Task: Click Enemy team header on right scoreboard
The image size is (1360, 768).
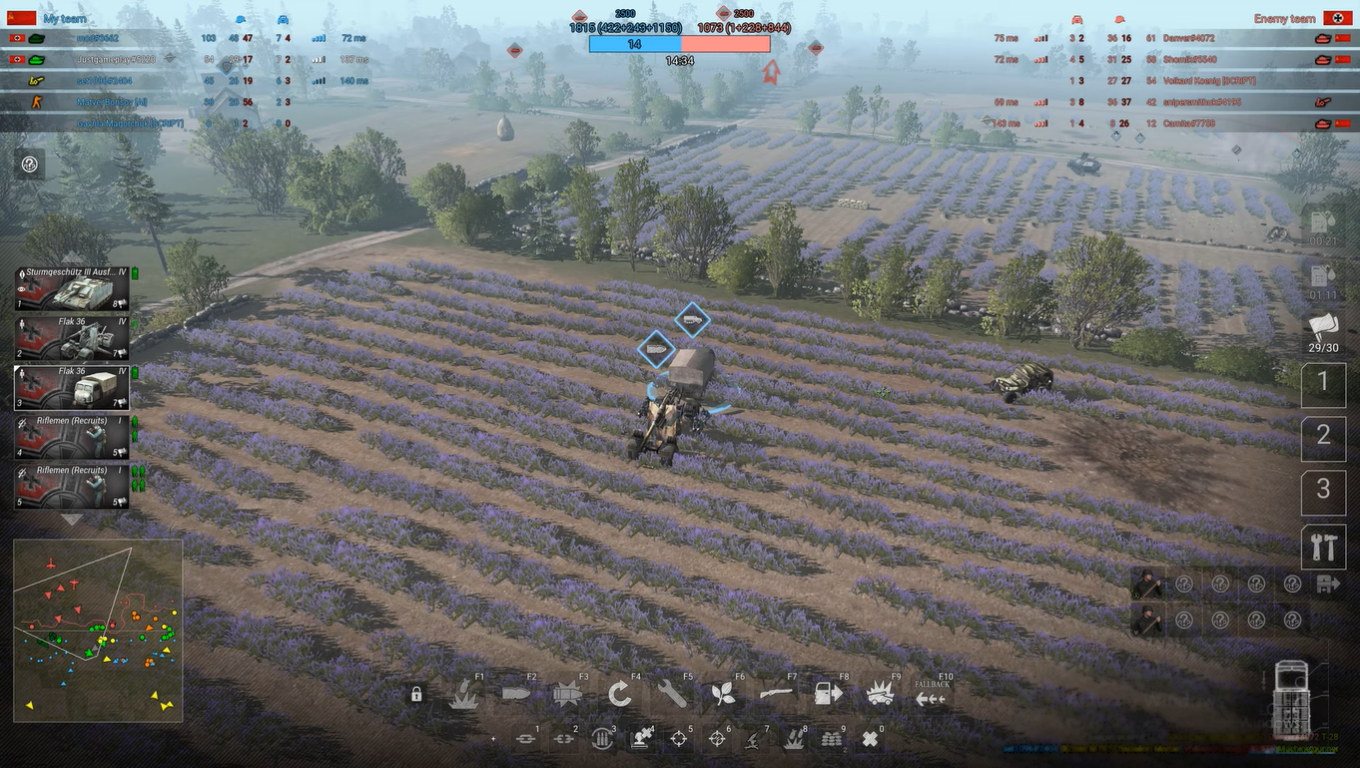Action: point(1285,17)
